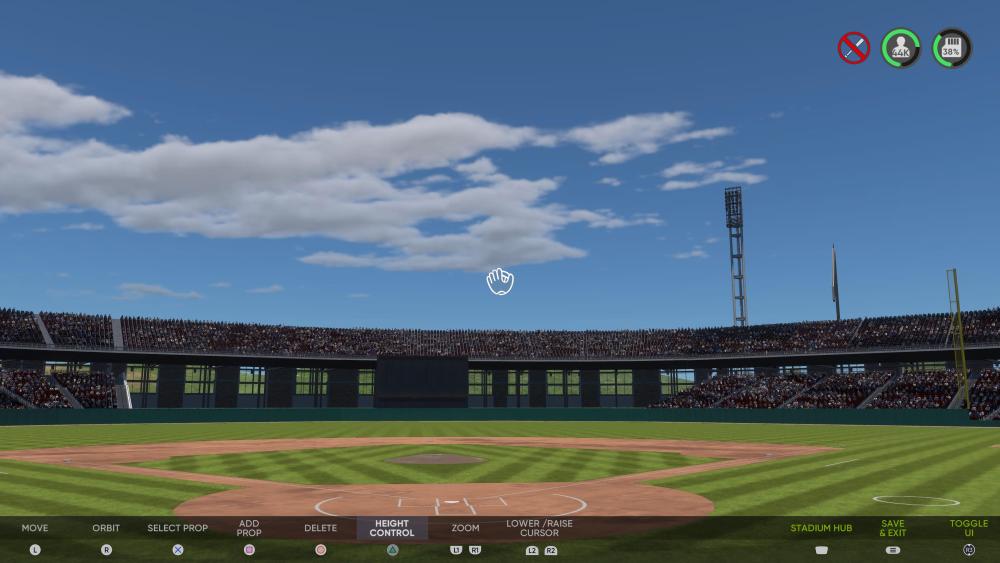
Task: Select the Zoom option
Action: click(x=465, y=528)
